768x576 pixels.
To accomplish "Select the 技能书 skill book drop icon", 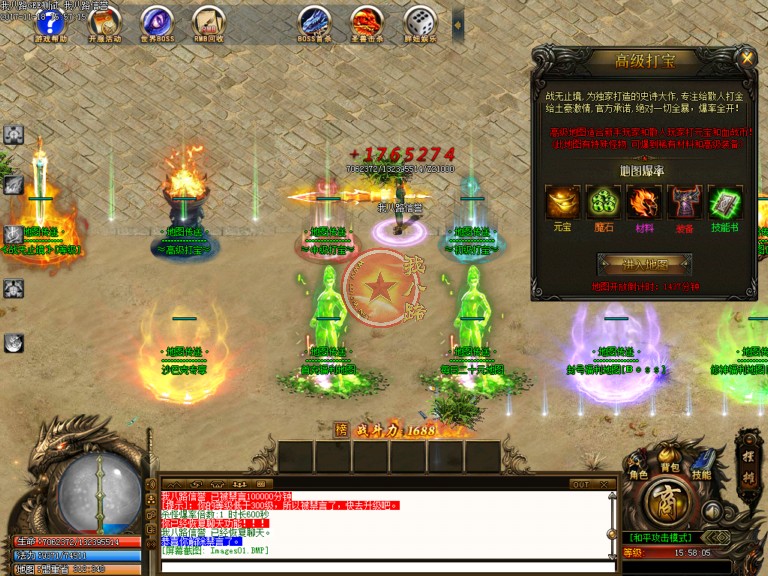I will click(725, 203).
